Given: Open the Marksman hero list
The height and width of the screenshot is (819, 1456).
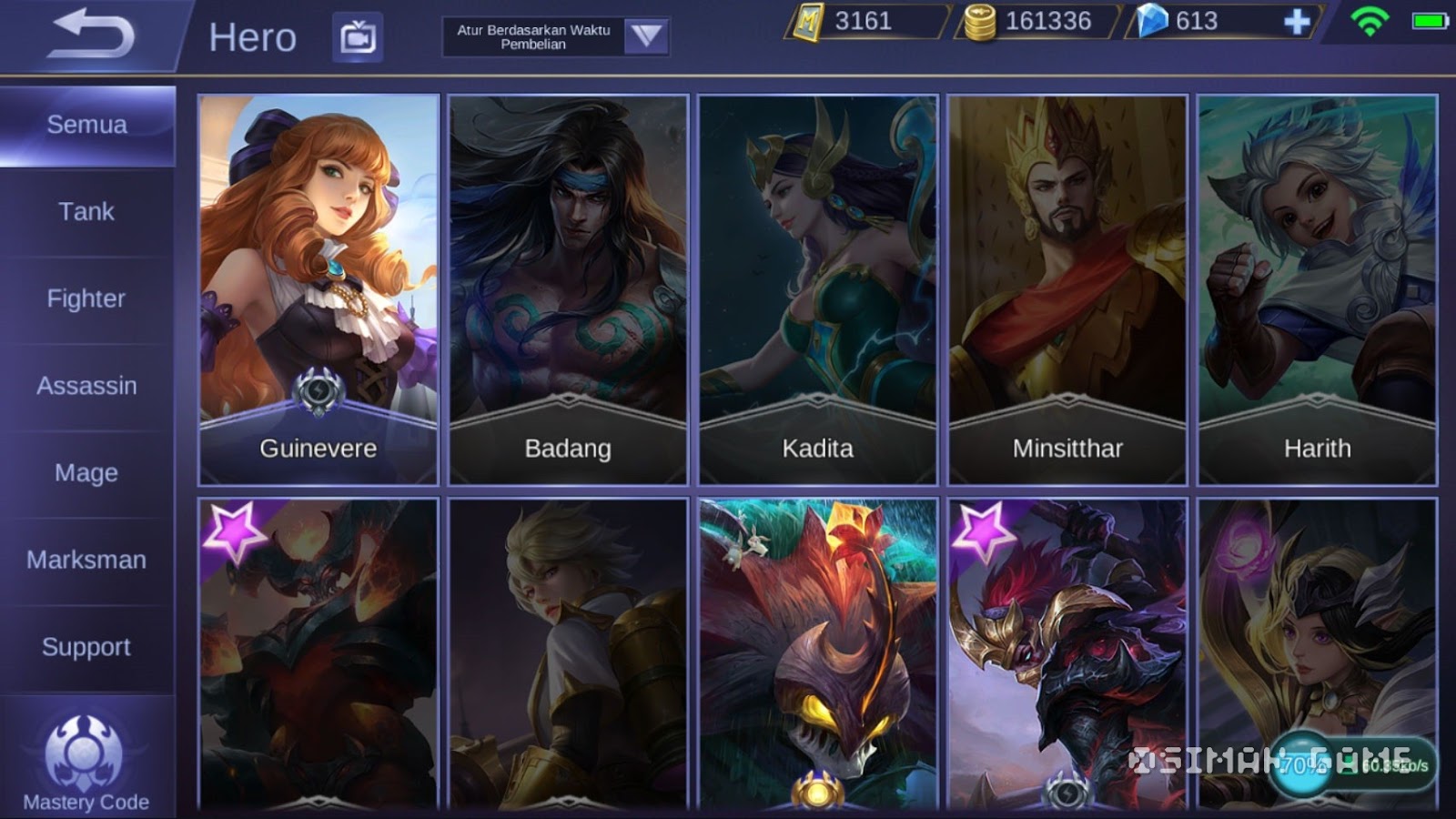Looking at the screenshot, I should (x=88, y=560).
